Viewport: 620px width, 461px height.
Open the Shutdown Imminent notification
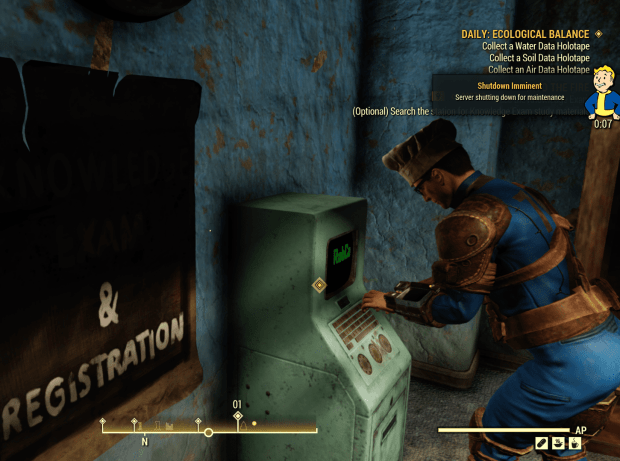click(x=510, y=91)
